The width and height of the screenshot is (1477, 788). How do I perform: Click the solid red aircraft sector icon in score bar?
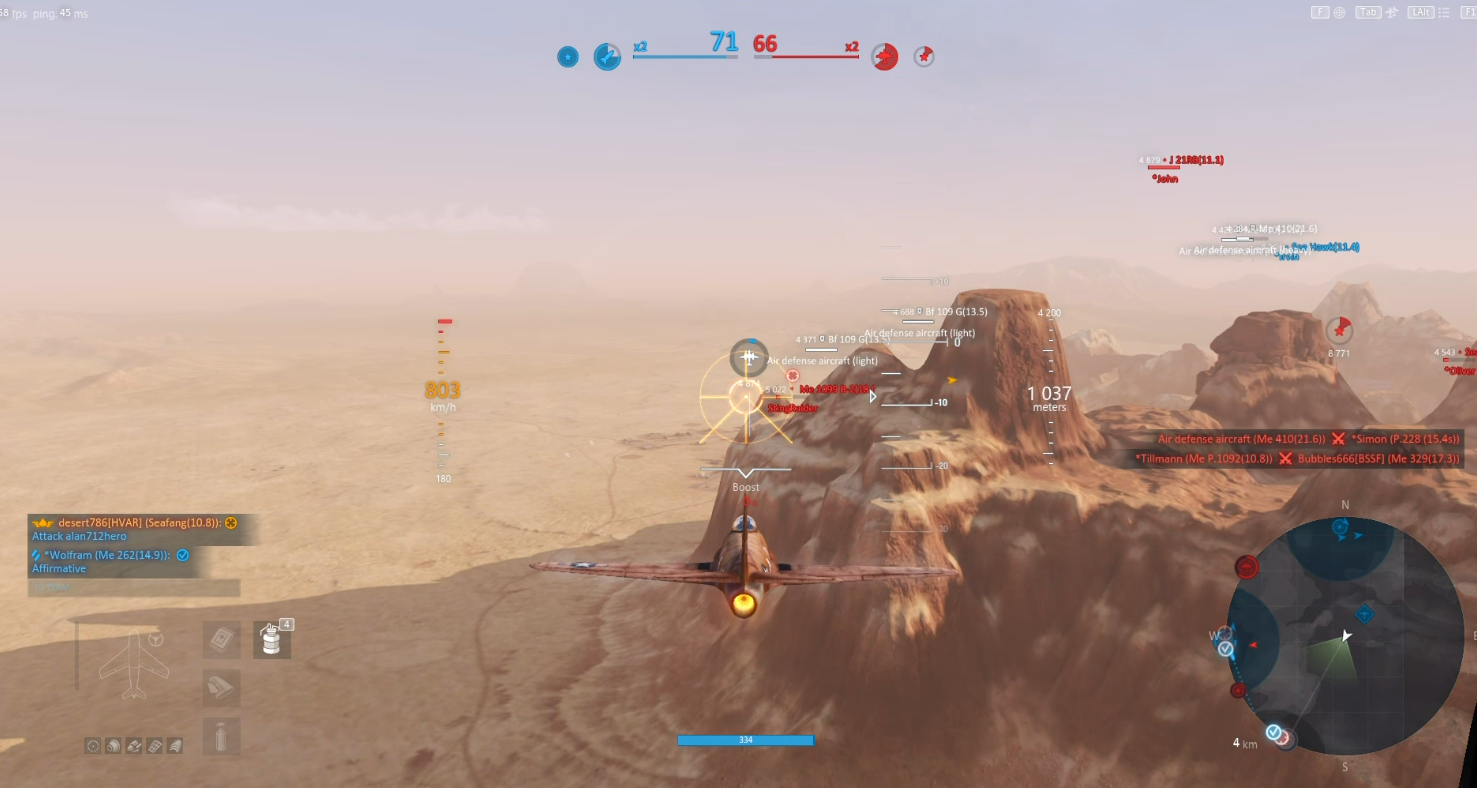click(x=884, y=57)
